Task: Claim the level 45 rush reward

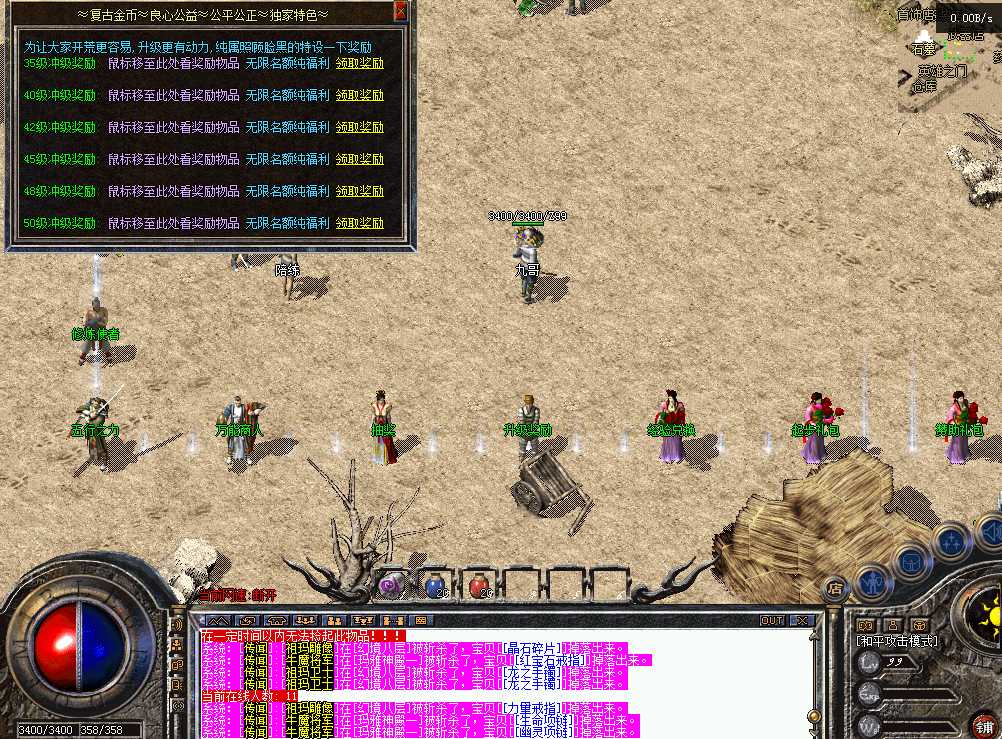Action: pos(360,159)
